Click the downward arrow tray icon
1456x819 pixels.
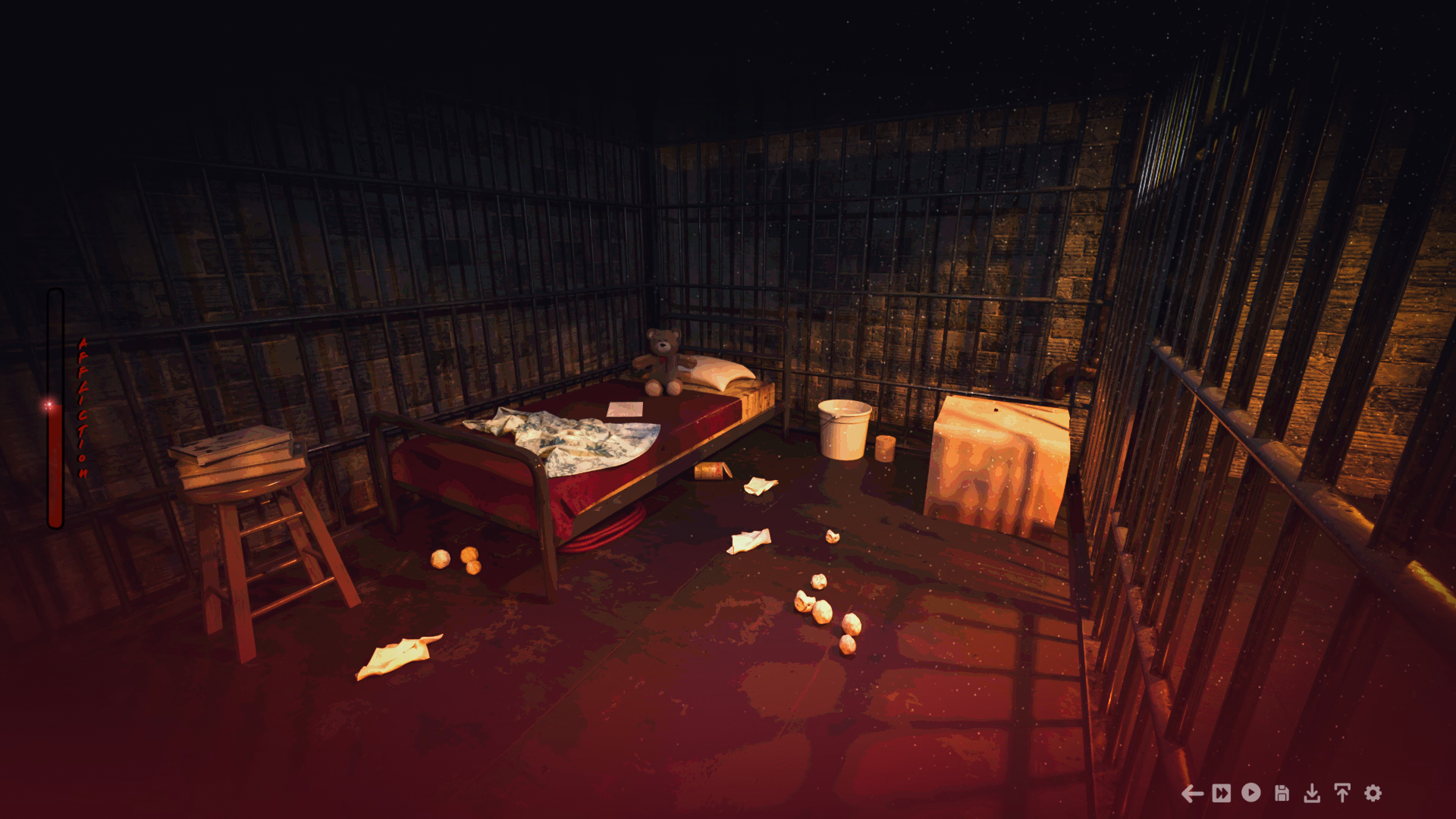pos(1312,793)
